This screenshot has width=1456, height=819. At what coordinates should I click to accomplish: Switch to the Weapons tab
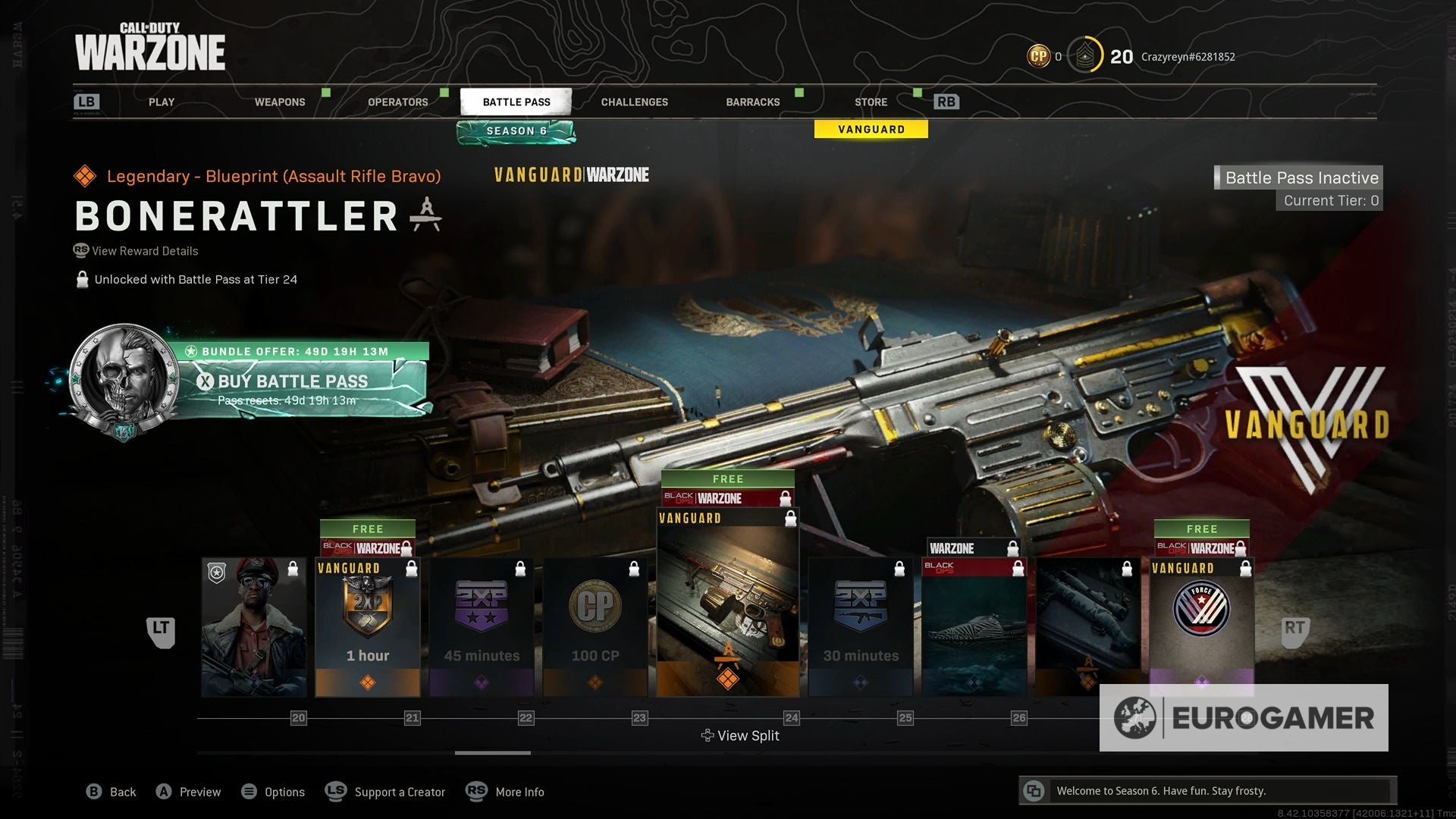tap(280, 102)
